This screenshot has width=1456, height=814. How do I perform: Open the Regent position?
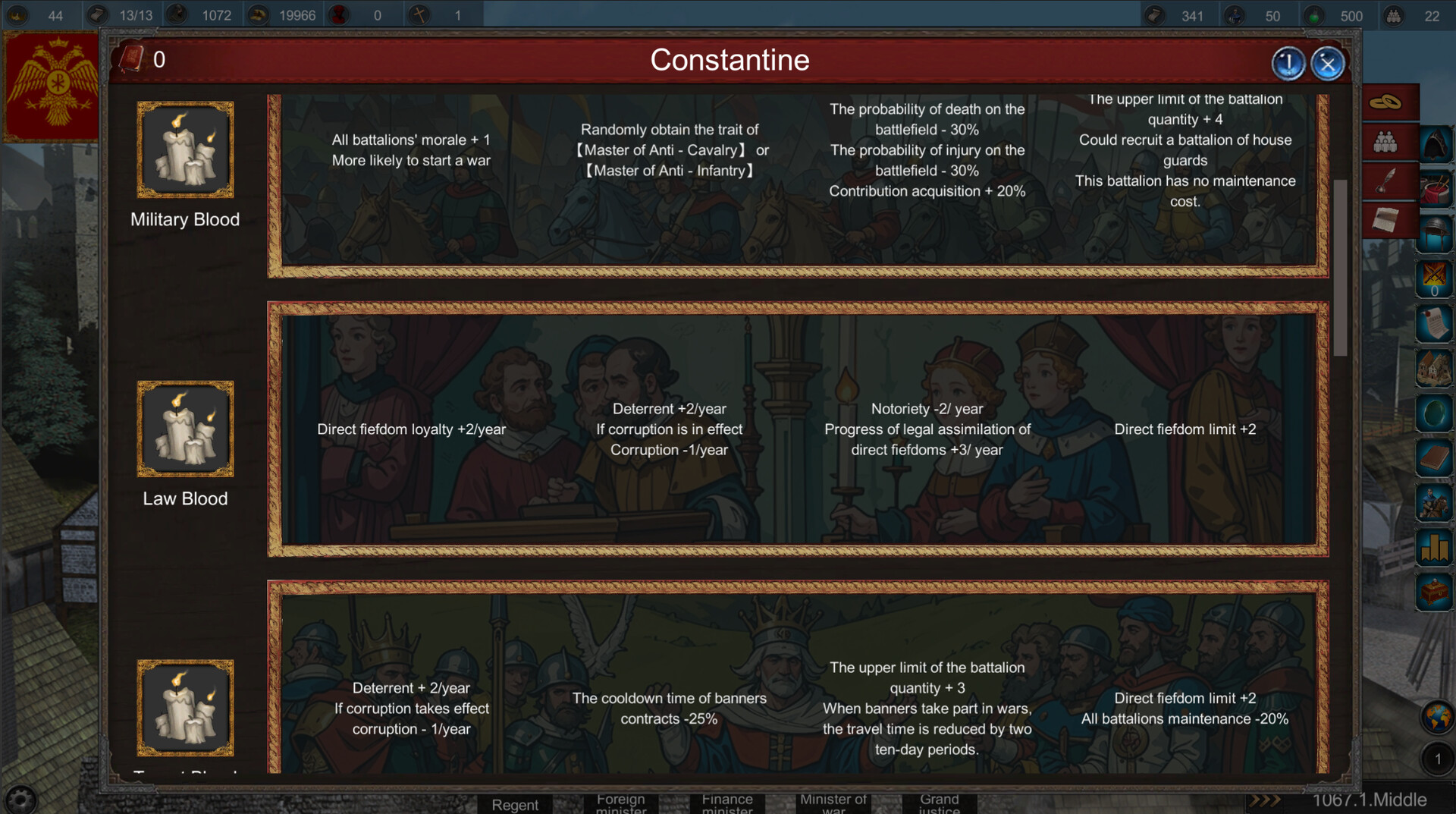pos(515,804)
